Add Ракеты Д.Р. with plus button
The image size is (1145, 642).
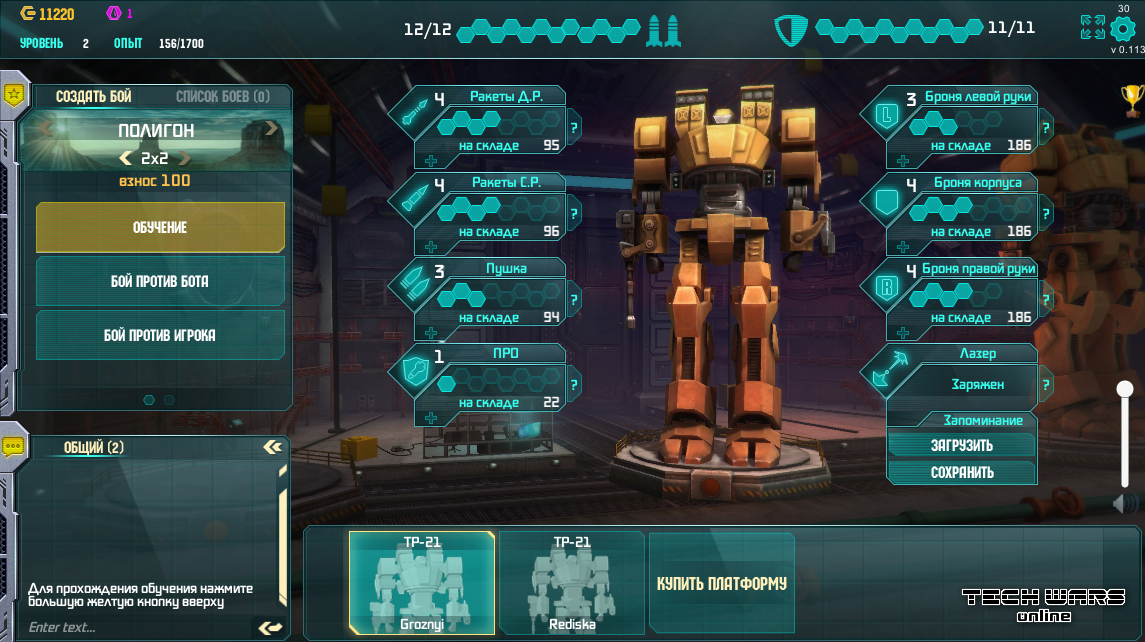pyautogui.click(x=431, y=162)
